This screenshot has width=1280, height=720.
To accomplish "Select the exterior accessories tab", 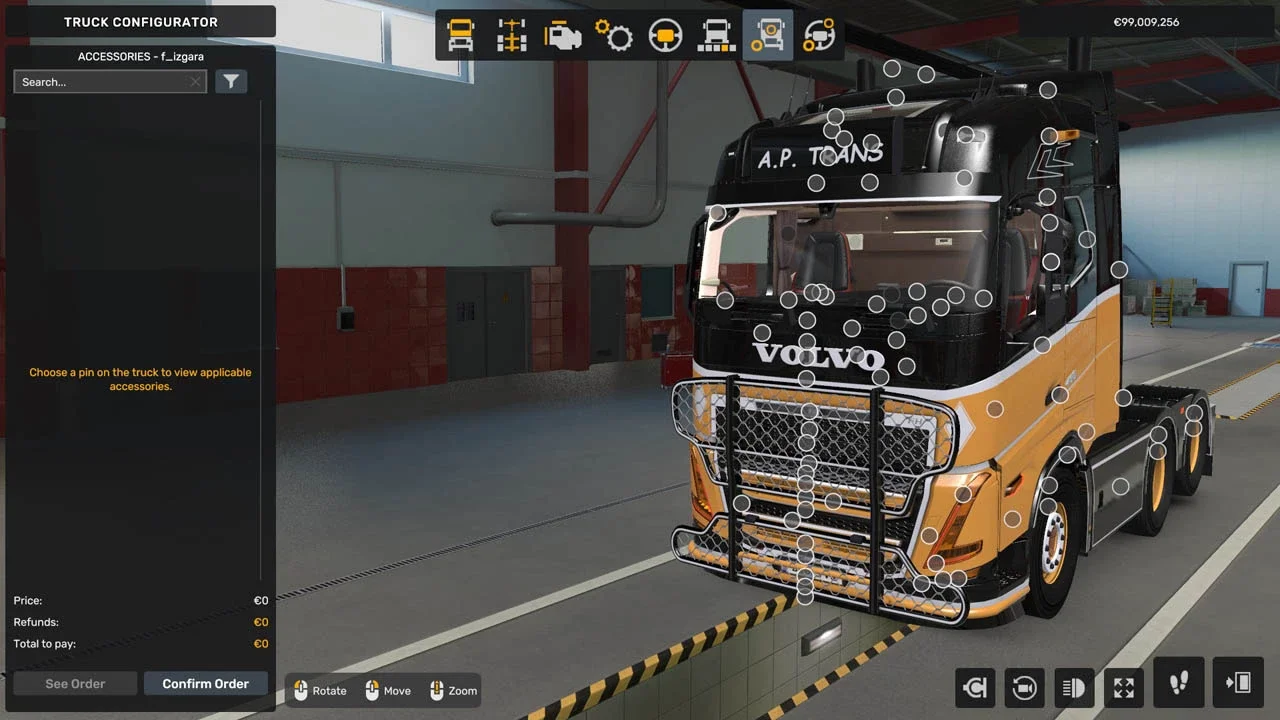I will pos(768,36).
